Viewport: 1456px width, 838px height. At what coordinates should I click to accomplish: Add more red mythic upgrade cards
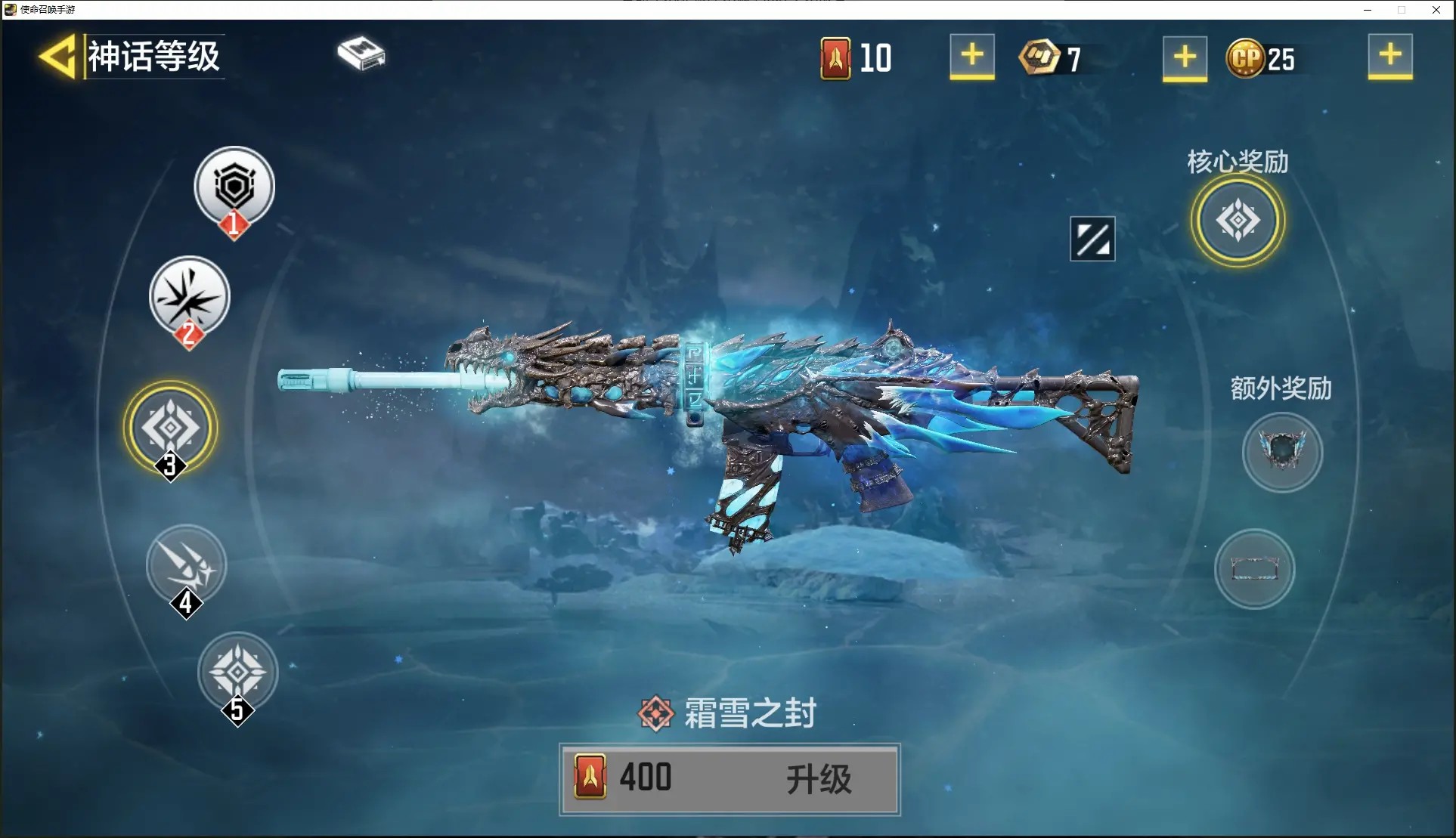point(971,56)
